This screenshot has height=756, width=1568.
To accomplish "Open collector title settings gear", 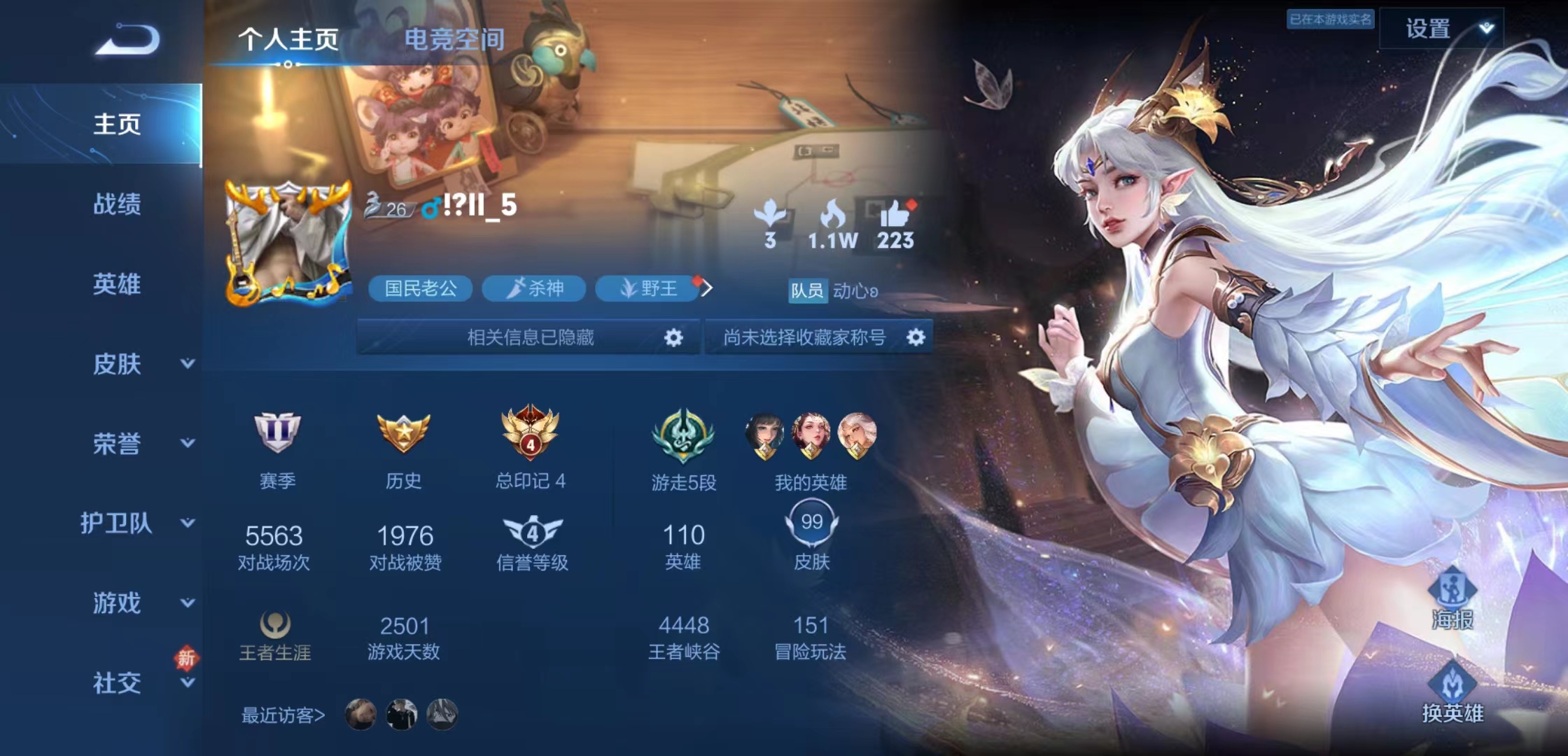I will tap(917, 337).
